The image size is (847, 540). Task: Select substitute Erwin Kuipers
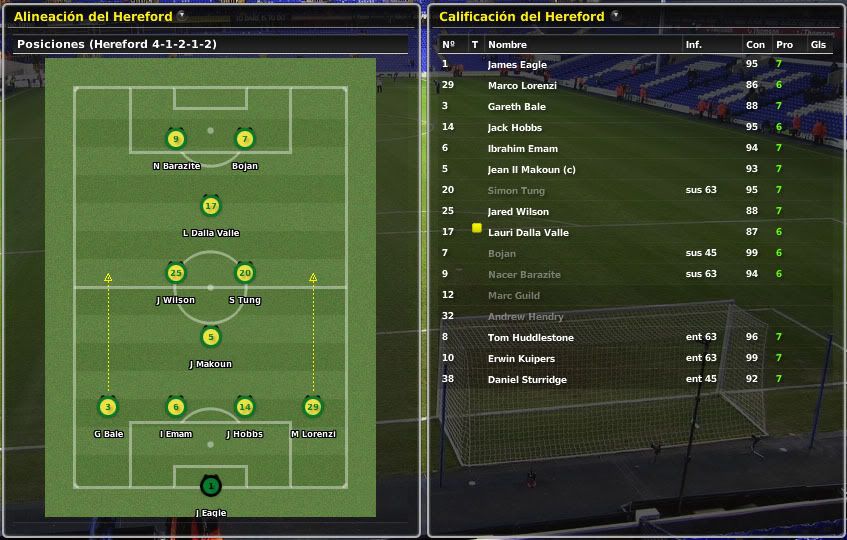(521, 358)
